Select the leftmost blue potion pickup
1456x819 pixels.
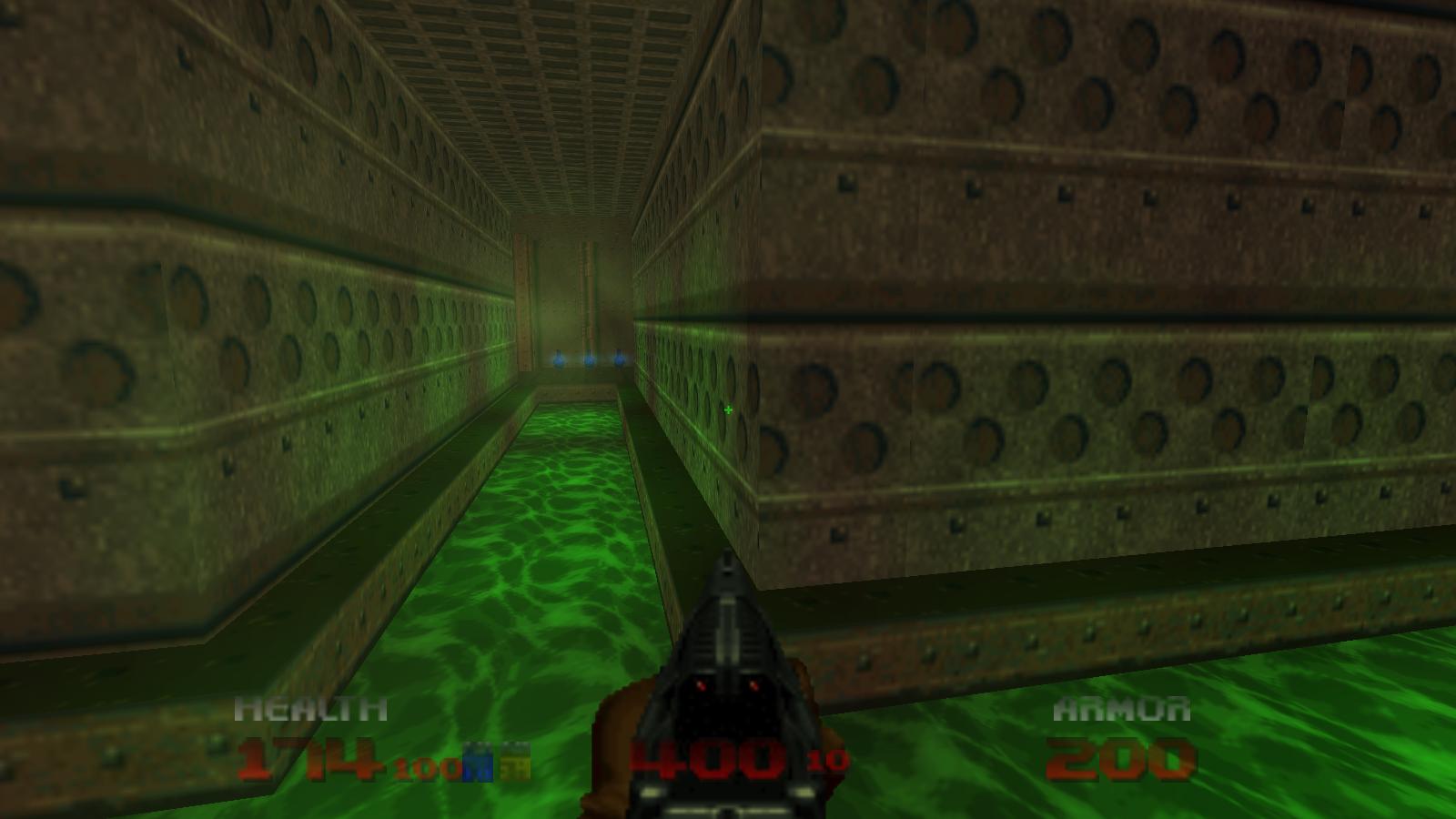coord(558,361)
